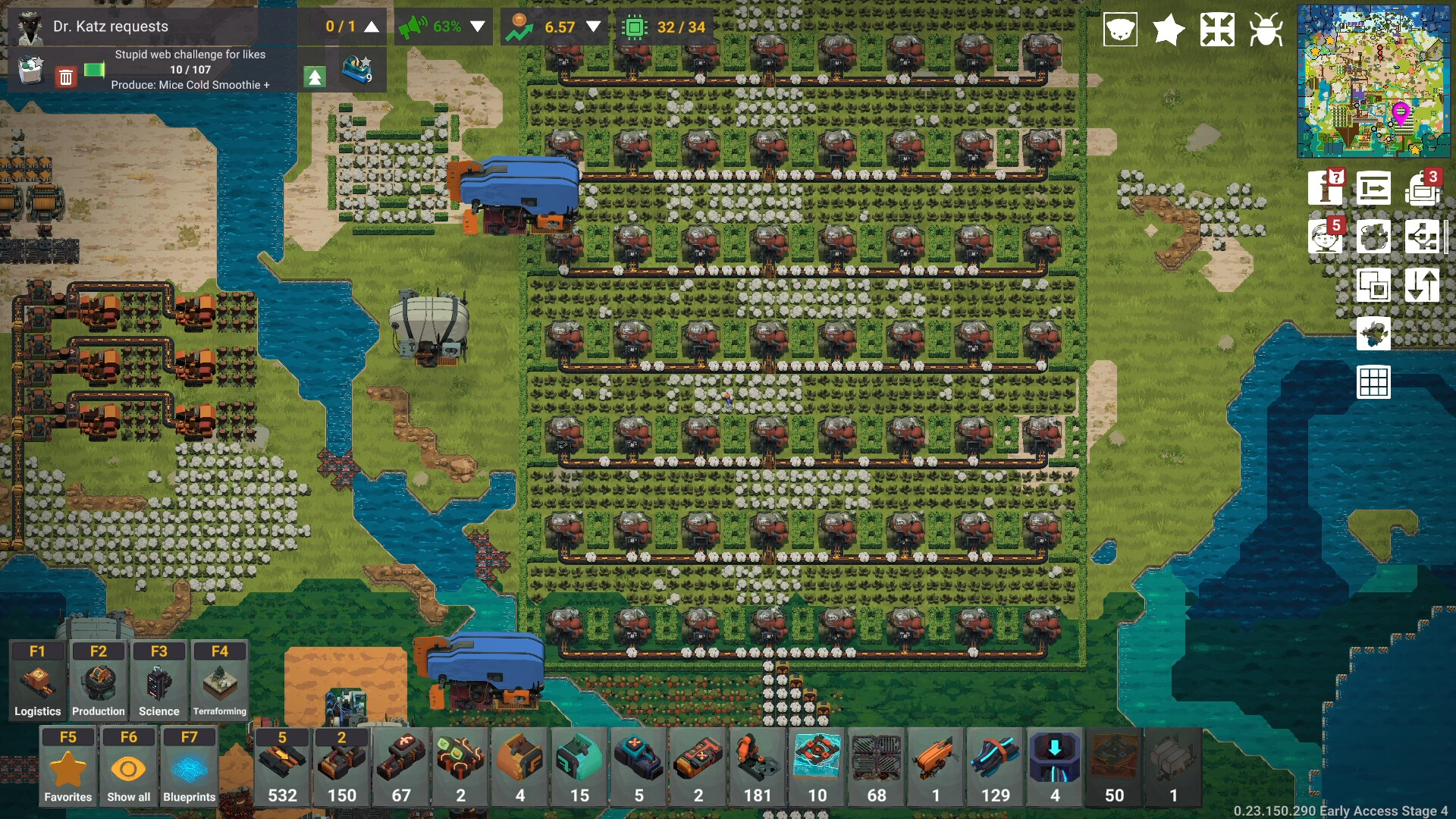Toggle the screen resize icon near the minimap
This screenshot has height=819, width=1456.
(x=1218, y=30)
